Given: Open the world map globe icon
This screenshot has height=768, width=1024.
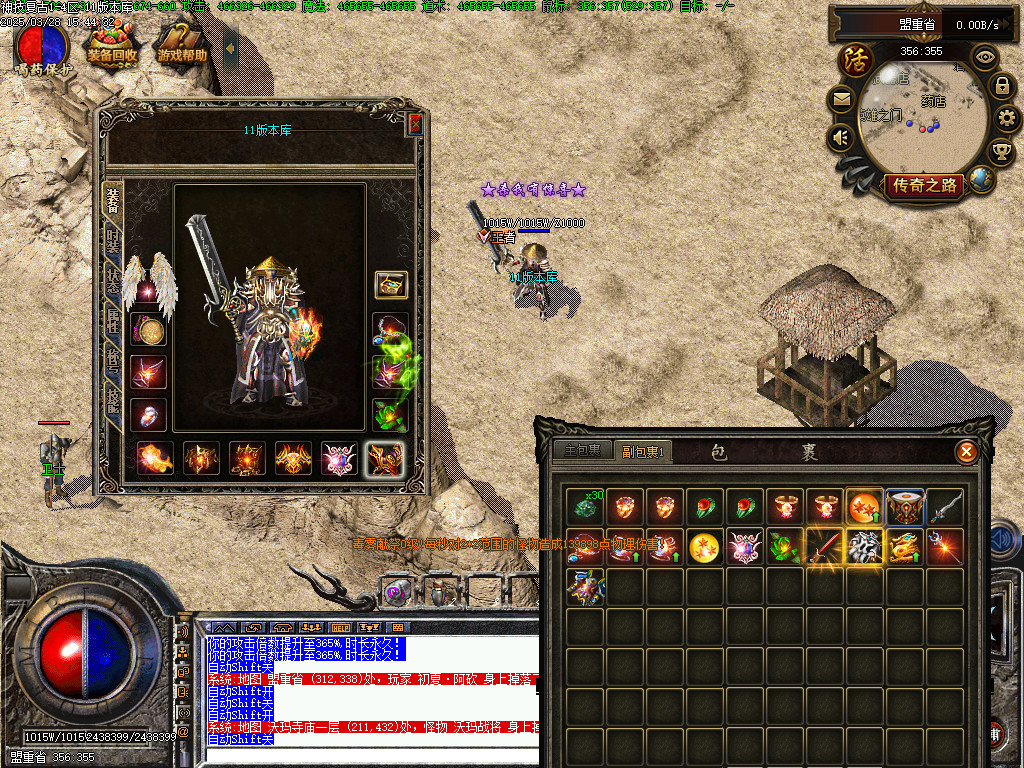Looking at the screenshot, I should [x=982, y=180].
